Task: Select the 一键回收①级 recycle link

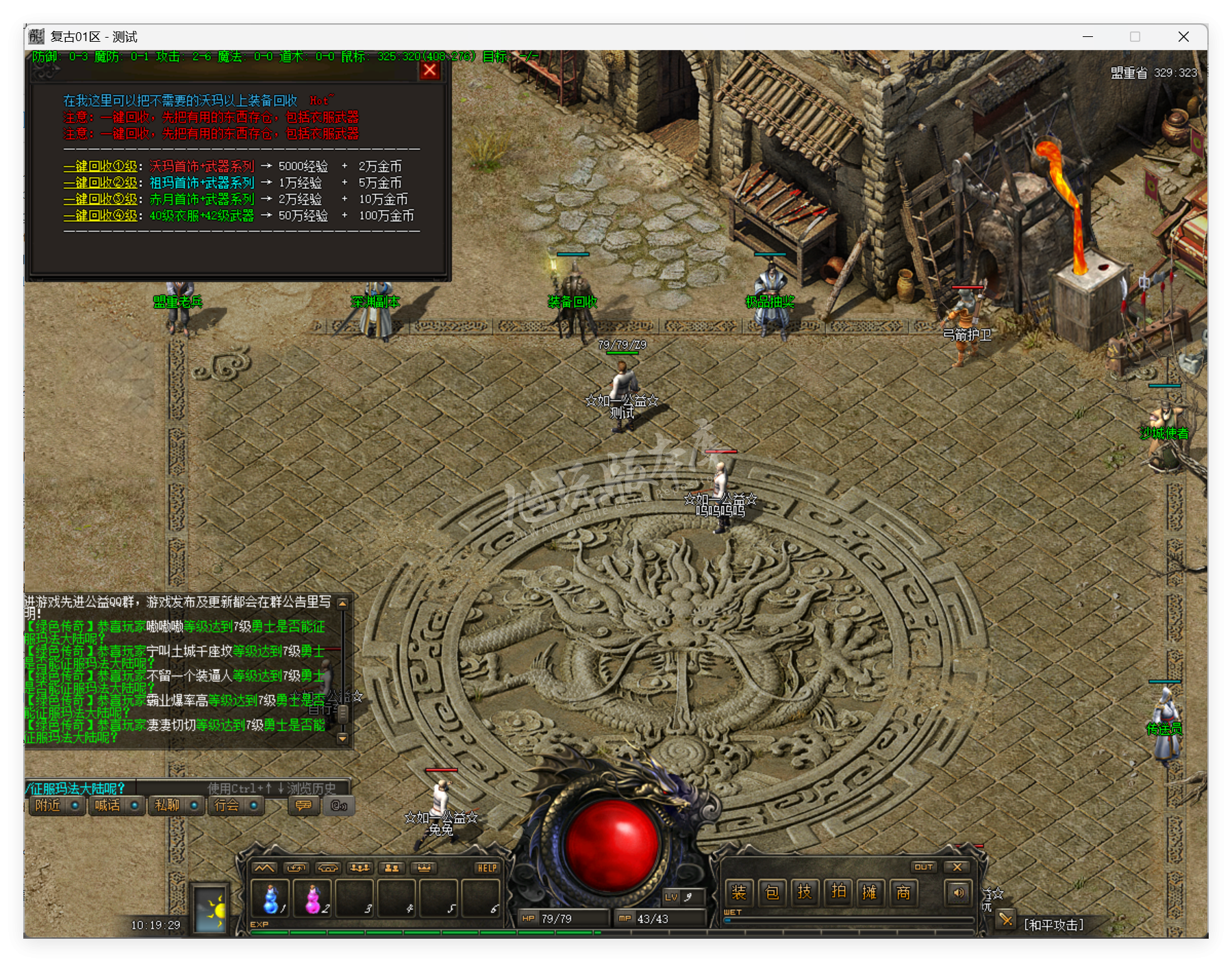Action: 100,166
